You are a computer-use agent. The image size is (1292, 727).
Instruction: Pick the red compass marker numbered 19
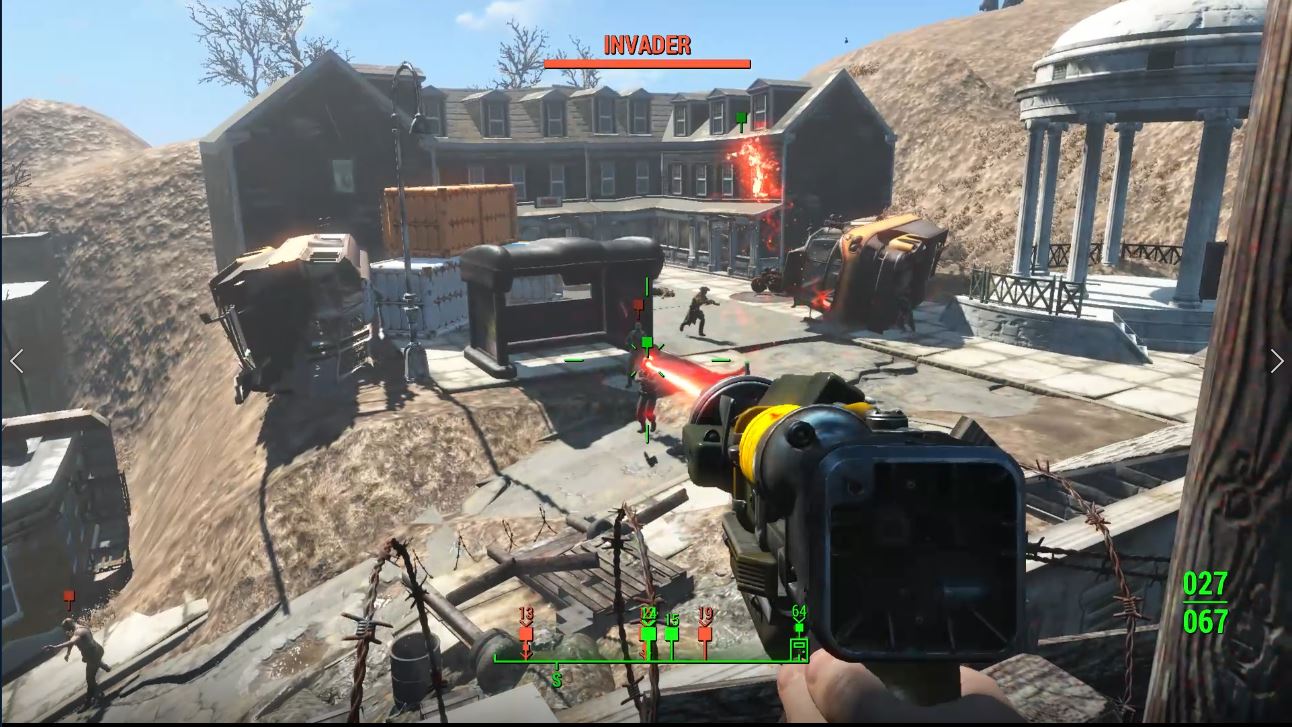pos(705,634)
